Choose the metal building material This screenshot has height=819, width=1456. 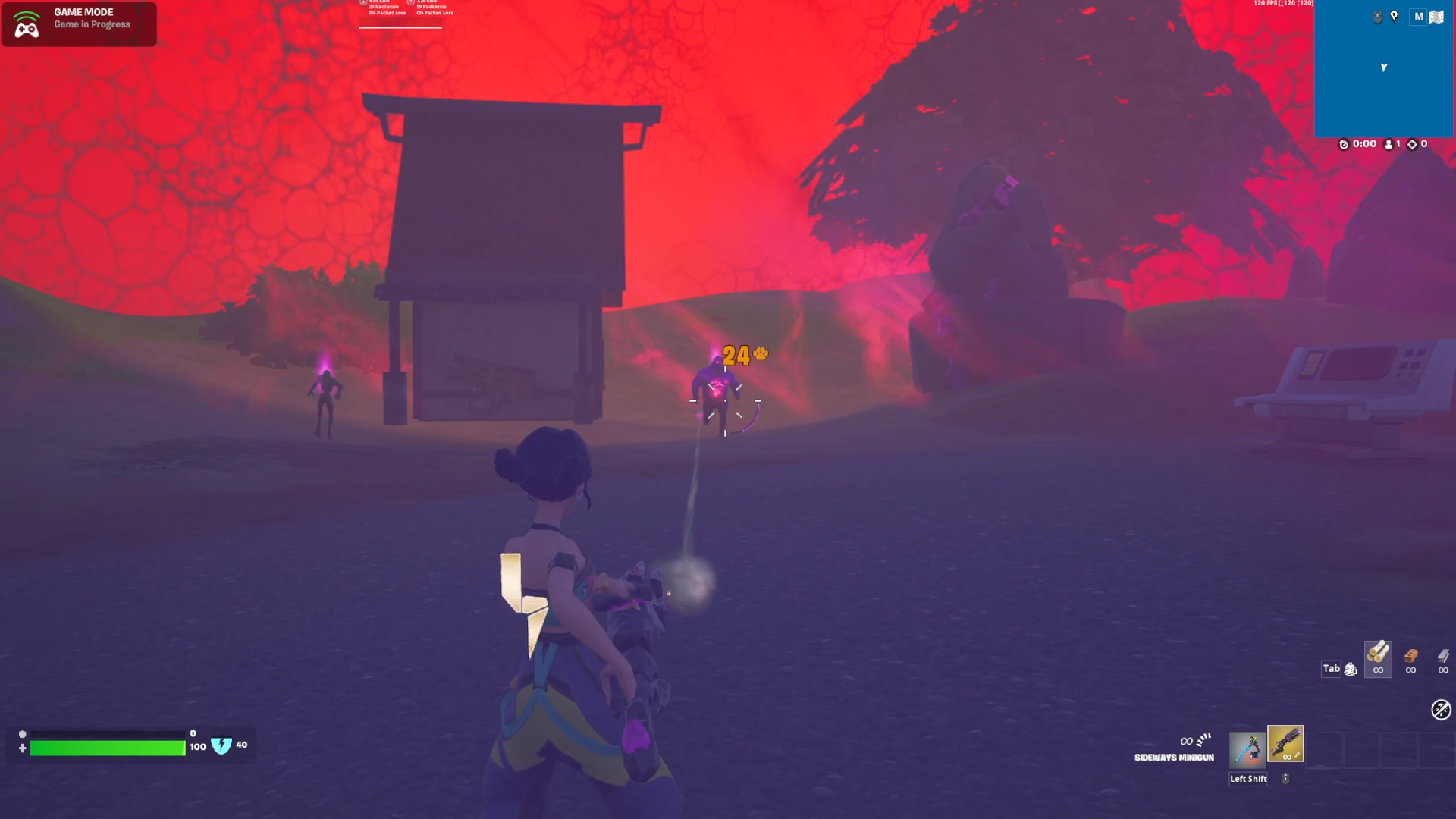click(1443, 657)
